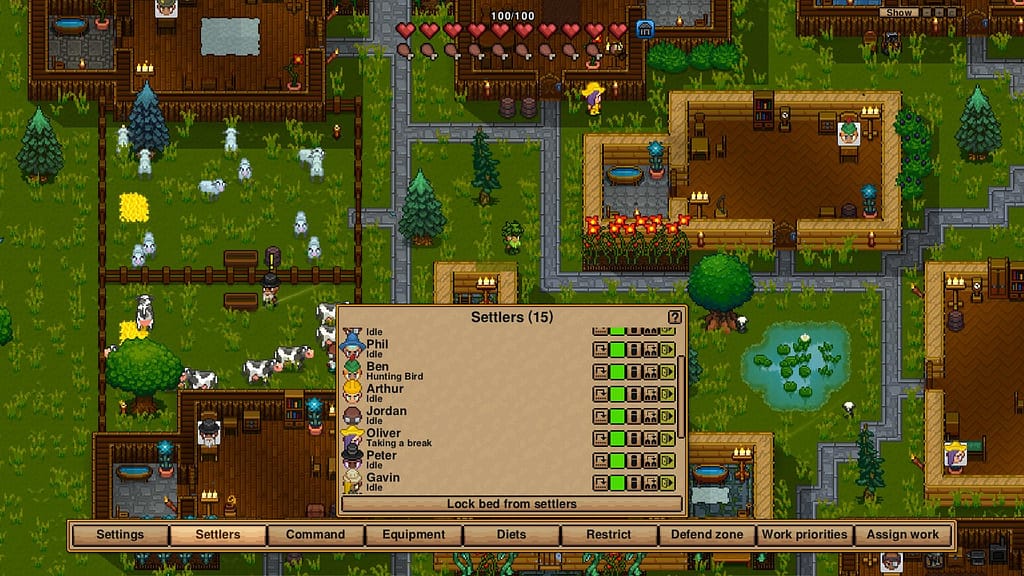Click the first row icon beside Peter

click(600, 461)
